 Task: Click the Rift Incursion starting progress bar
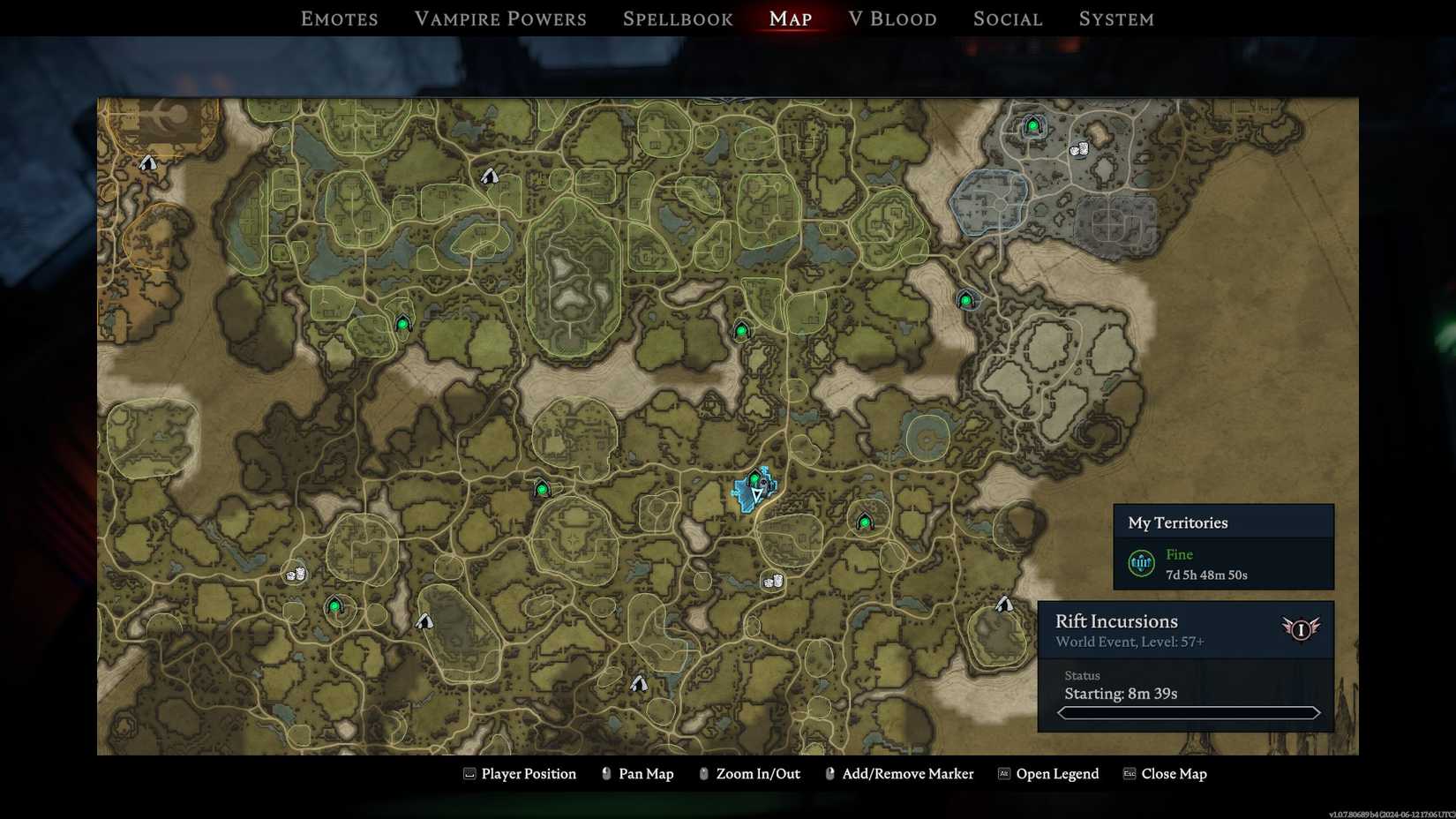point(1189,711)
